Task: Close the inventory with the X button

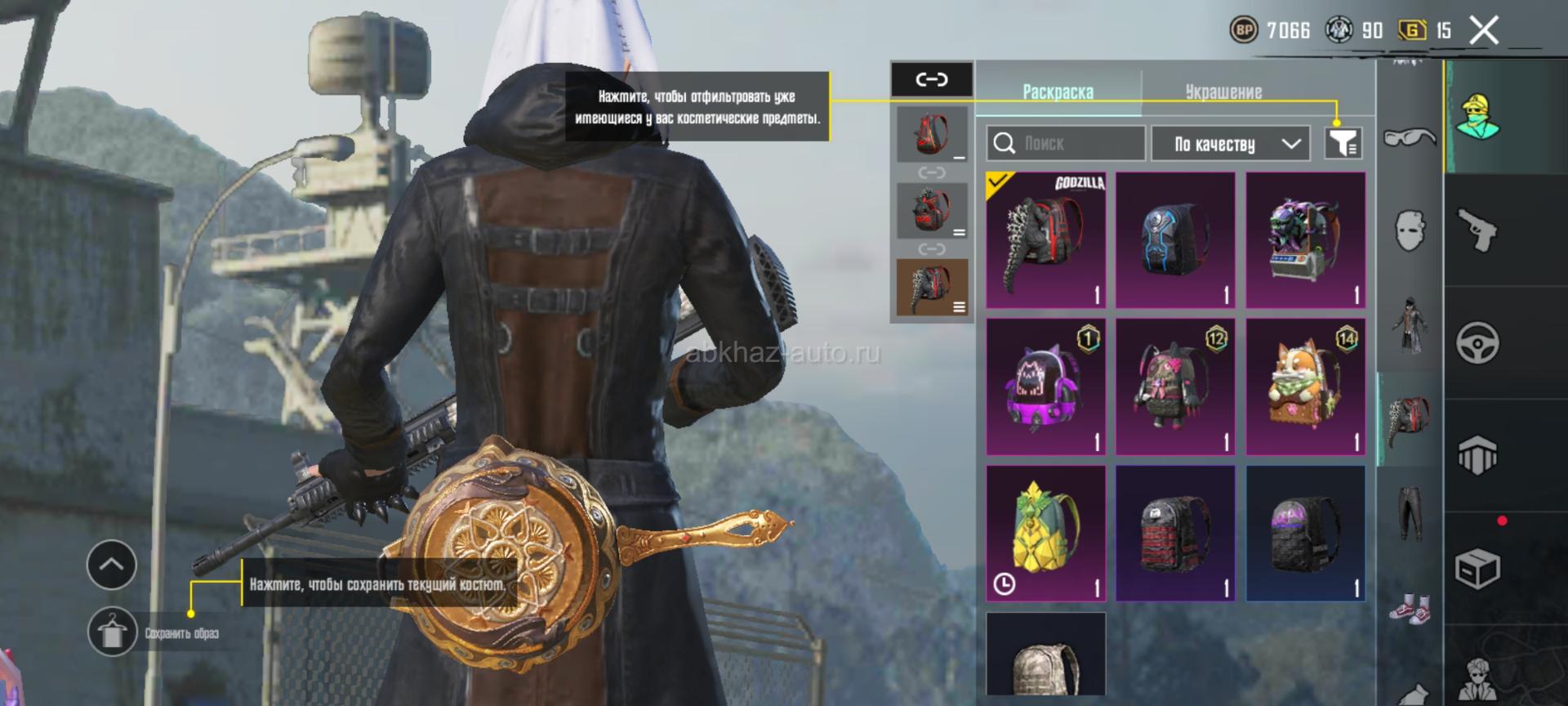Action: tap(1484, 31)
